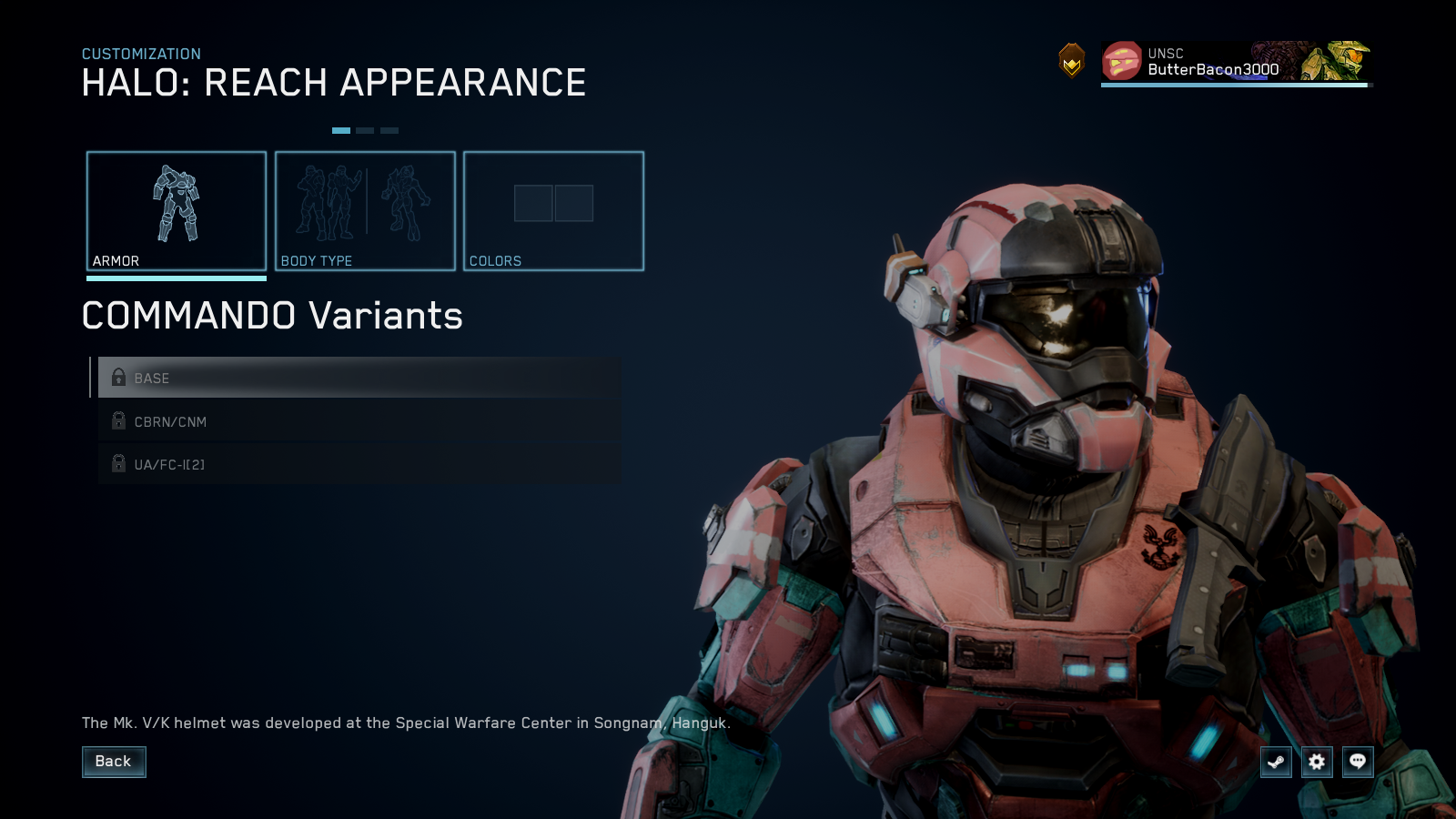The image size is (1456, 819).
Task: Open the settings gear icon
Action: (1317, 762)
